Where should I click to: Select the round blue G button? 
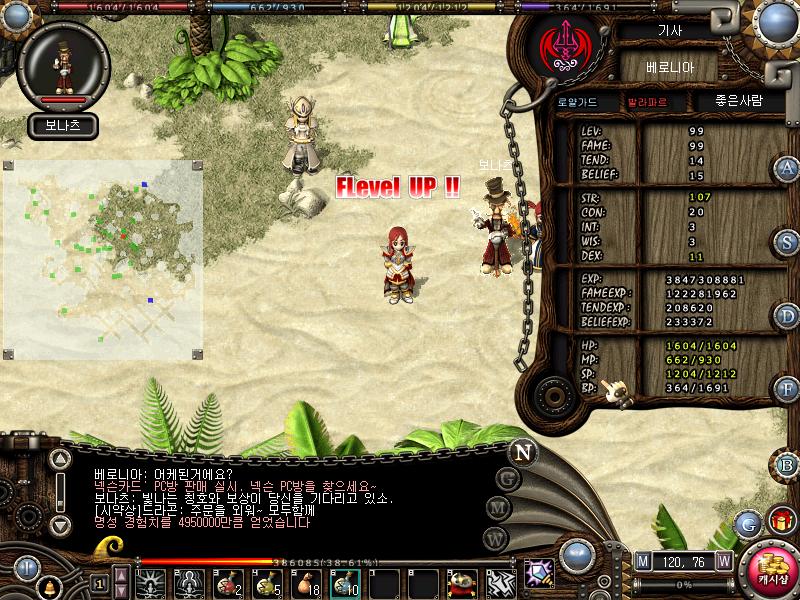coord(748,523)
